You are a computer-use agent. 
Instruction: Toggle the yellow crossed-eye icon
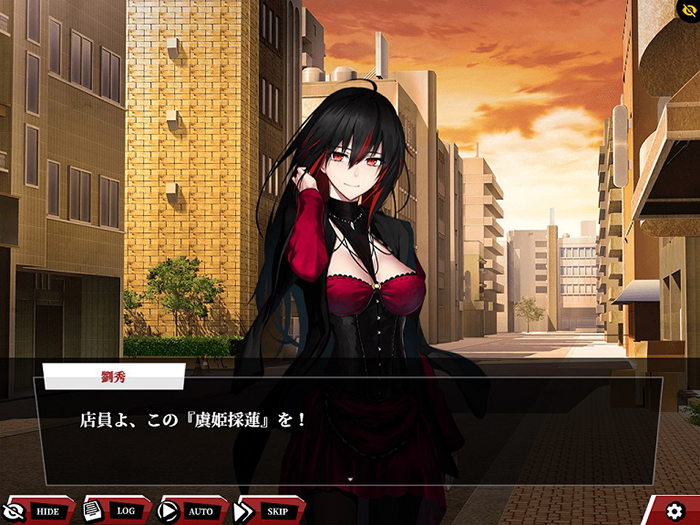pos(686,12)
